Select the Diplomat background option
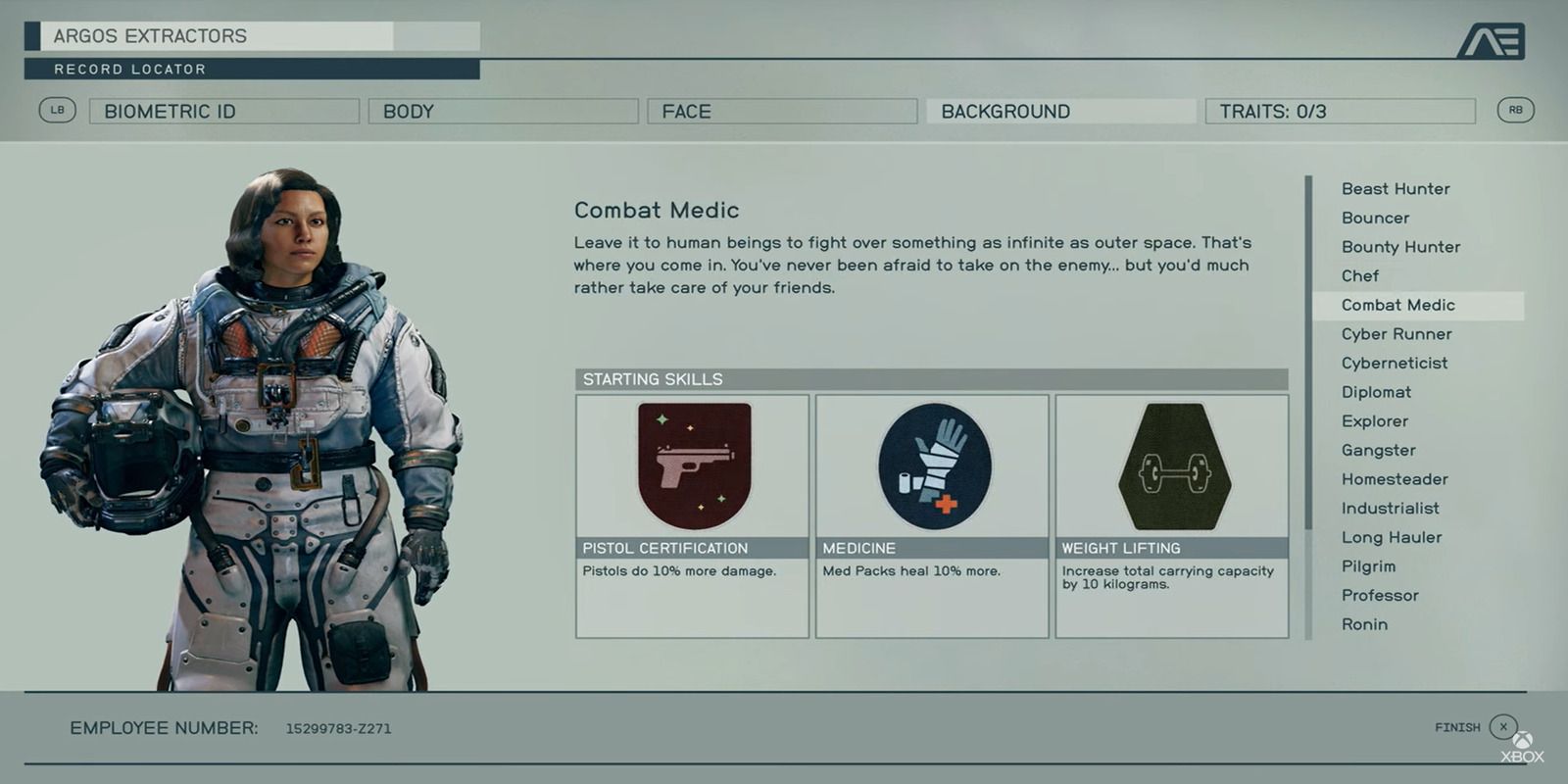This screenshot has height=784, width=1568. (x=1377, y=392)
